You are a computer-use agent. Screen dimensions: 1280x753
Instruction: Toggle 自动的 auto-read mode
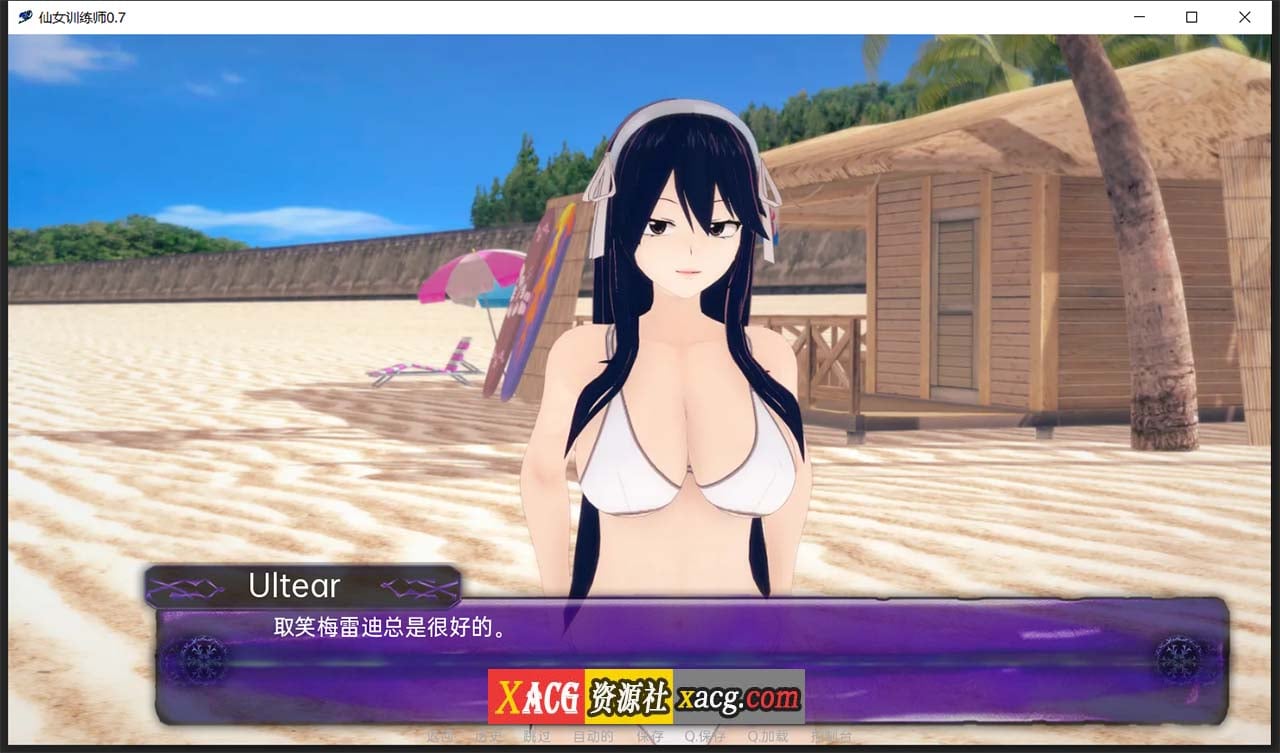click(593, 736)
